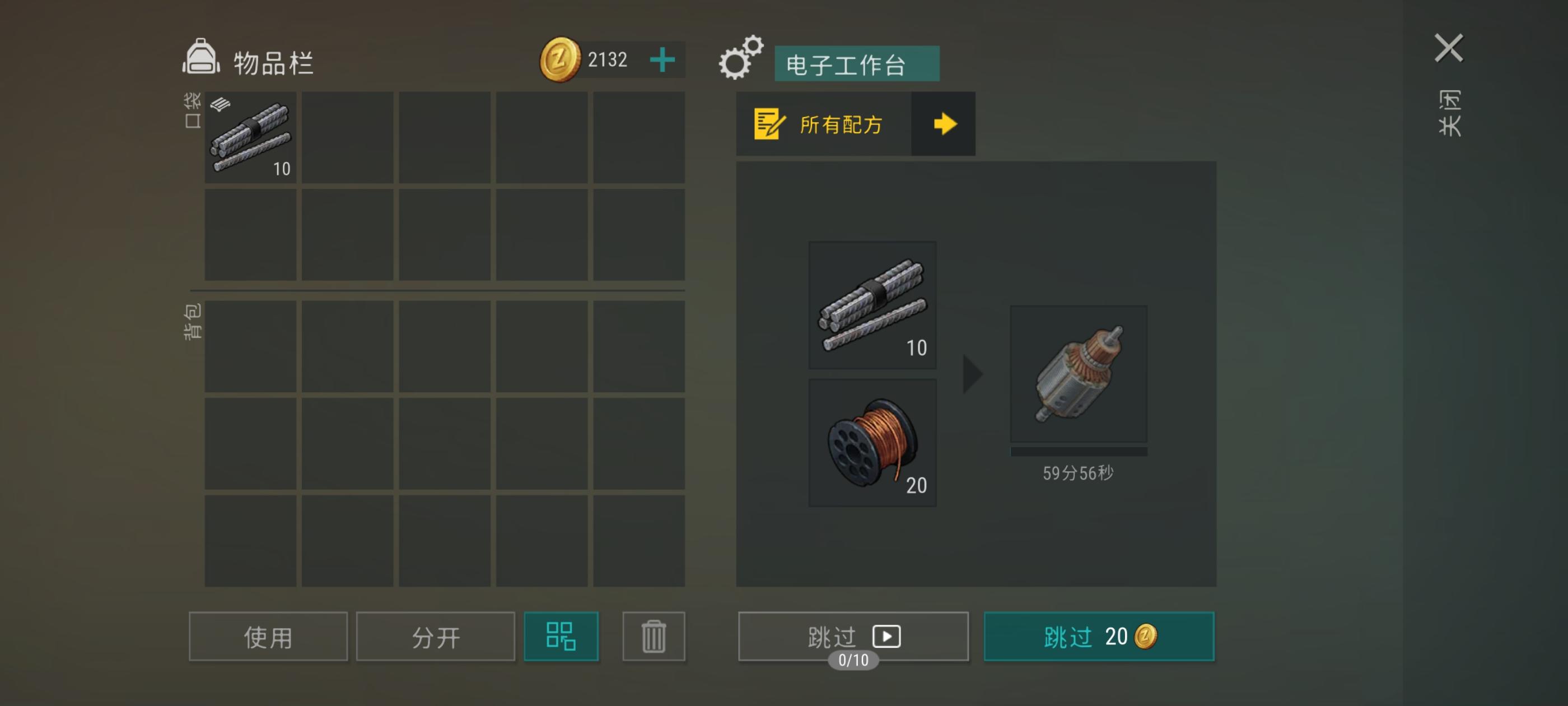Enable the trash delete mode
Screen dimensions: 1568x706
tap(654, 636)
